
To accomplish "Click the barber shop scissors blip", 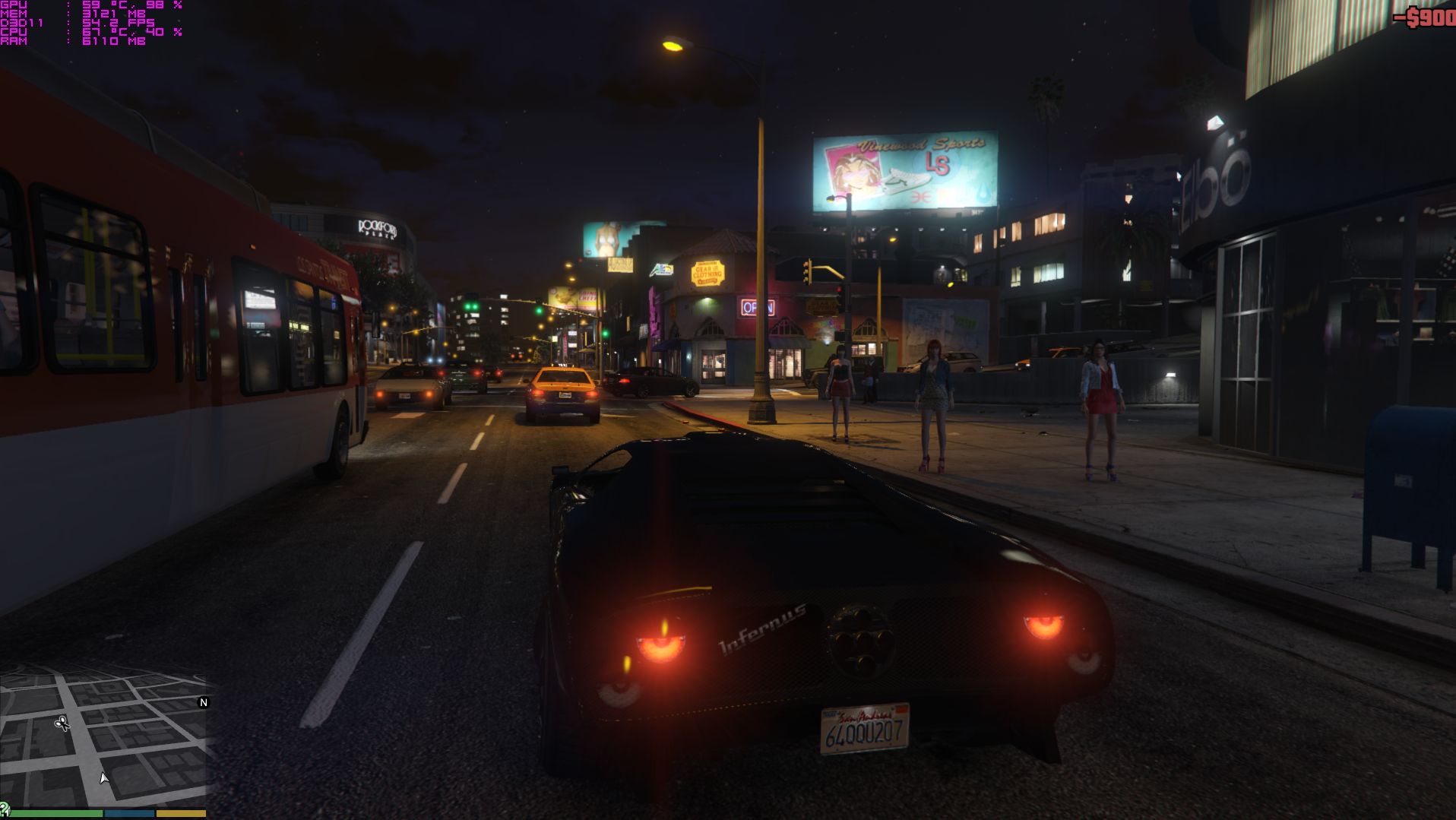I will click(62, 723).
